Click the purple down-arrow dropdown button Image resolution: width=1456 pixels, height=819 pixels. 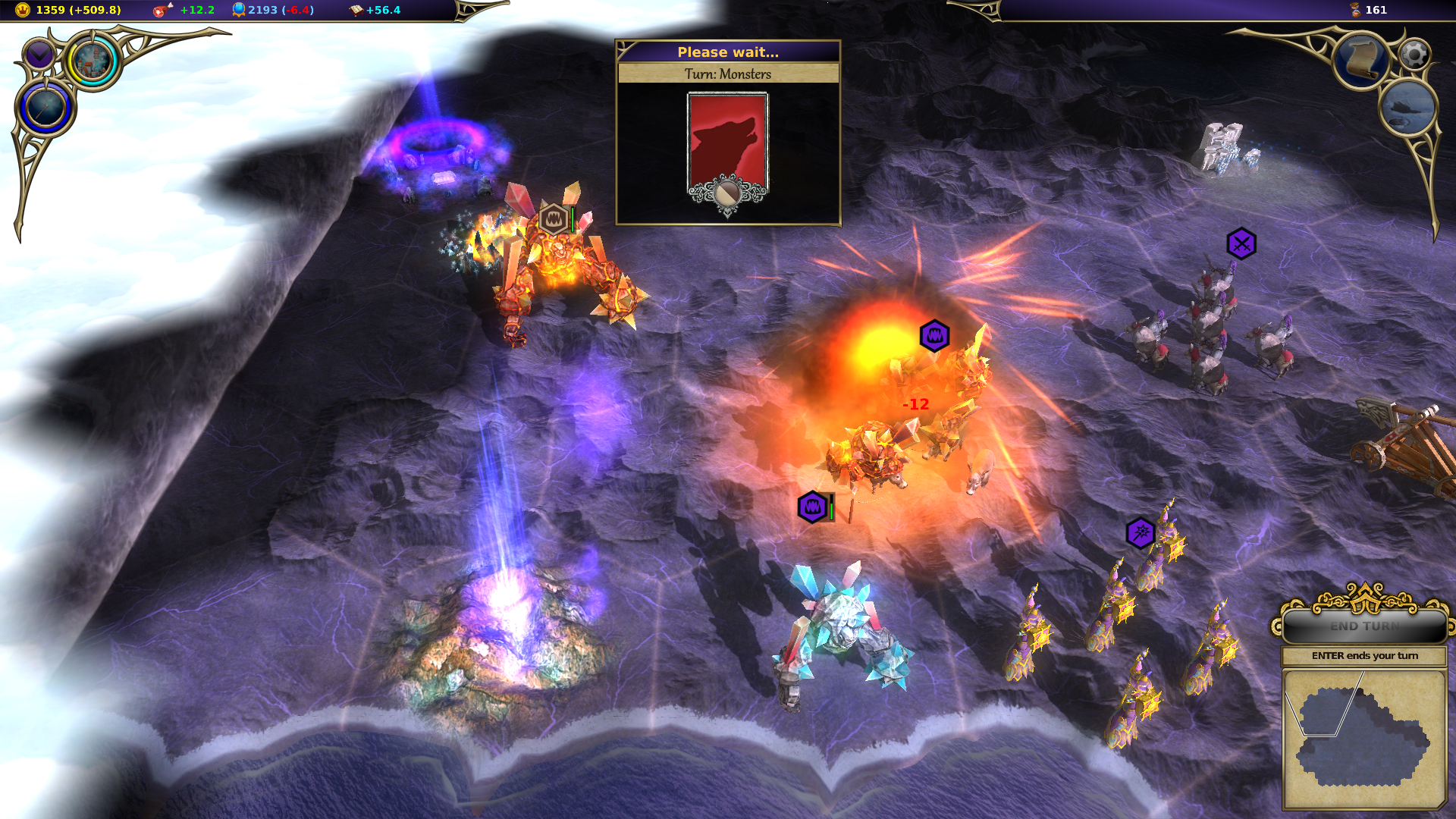38,55
